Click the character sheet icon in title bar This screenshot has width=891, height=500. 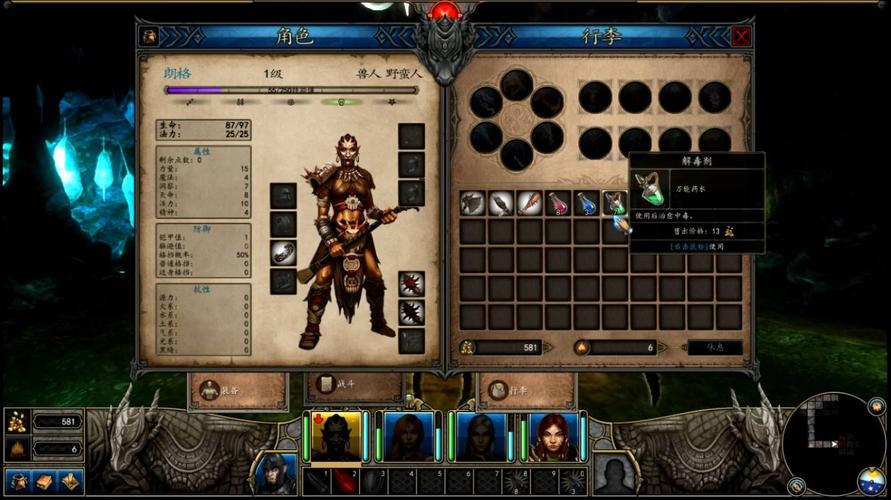pyautogui.click(x=150, y=37)
